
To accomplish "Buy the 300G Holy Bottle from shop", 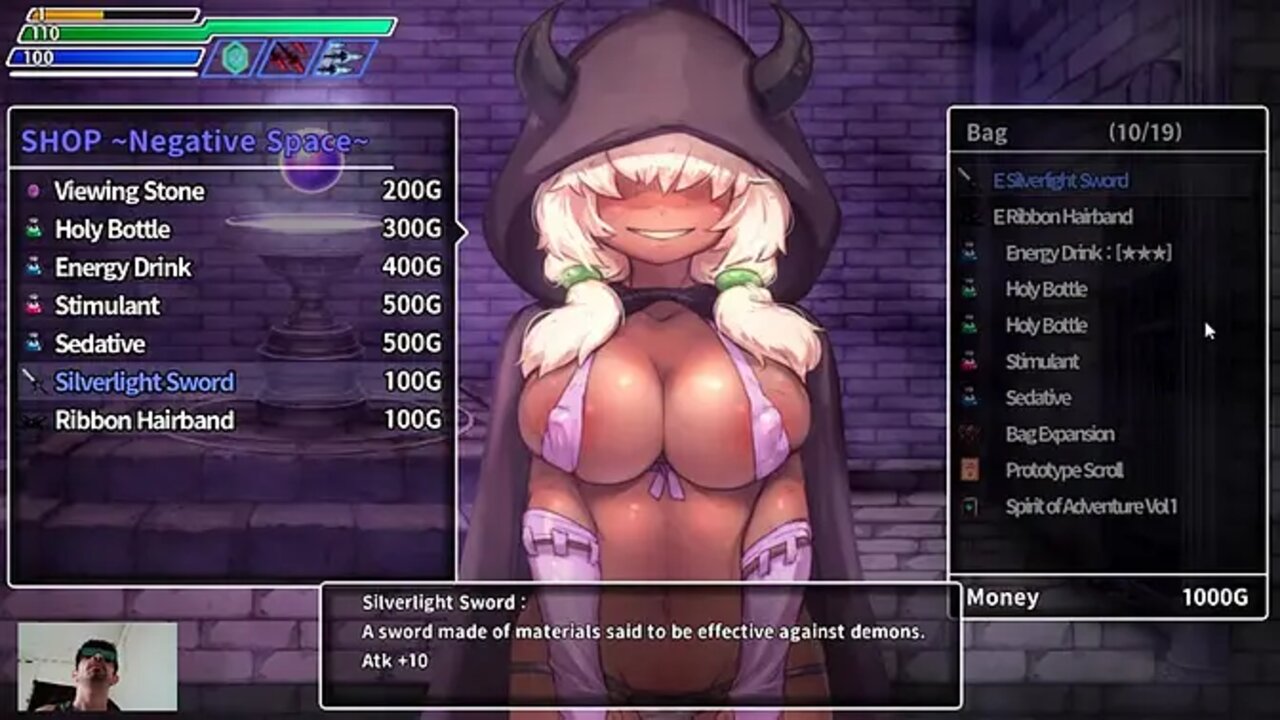I will (x=113, y=229).
